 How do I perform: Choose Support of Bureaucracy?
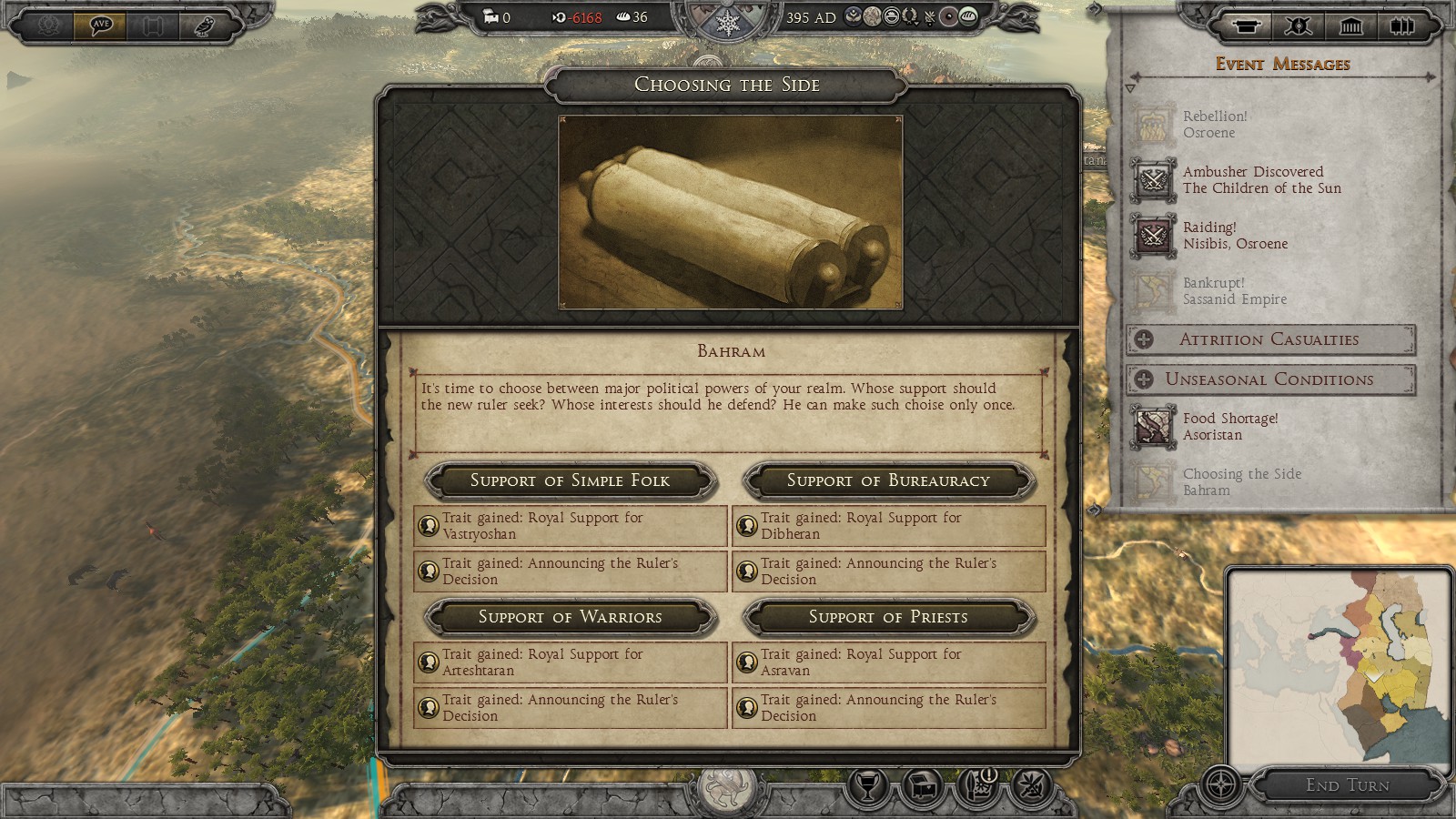click(x=888, y=480)
